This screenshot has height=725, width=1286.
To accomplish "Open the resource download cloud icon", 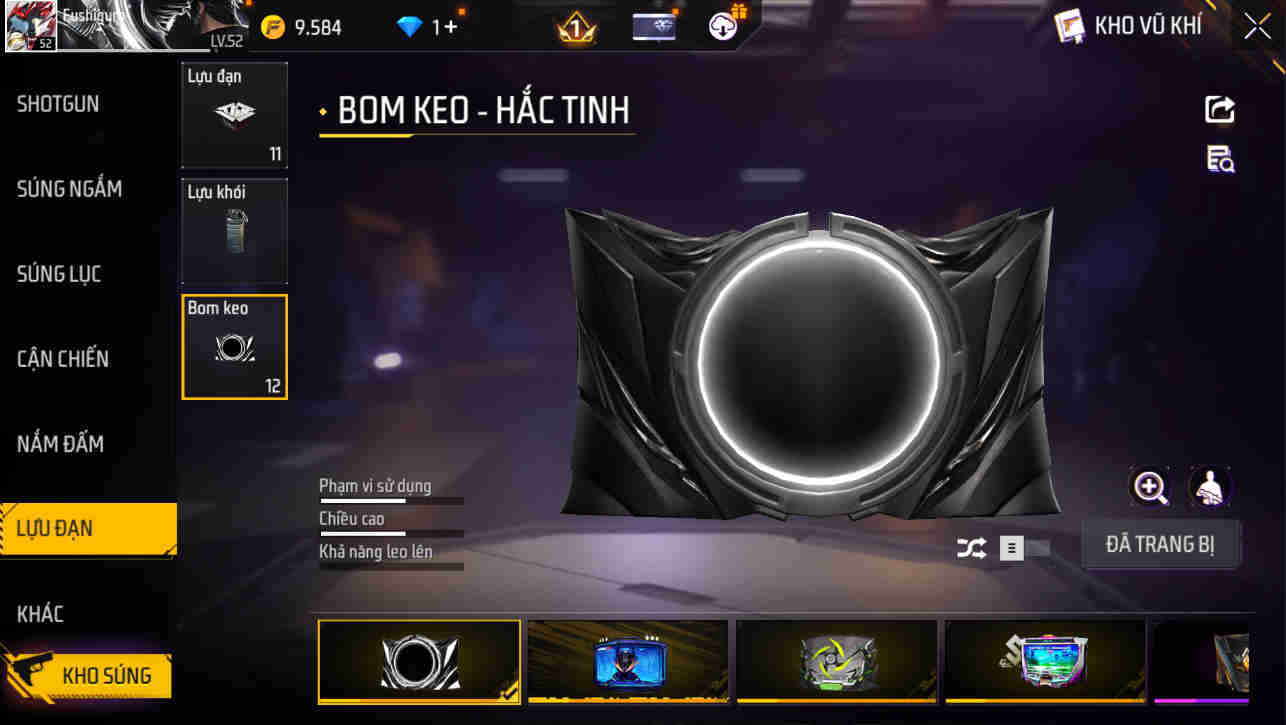I will coord(725,25).
